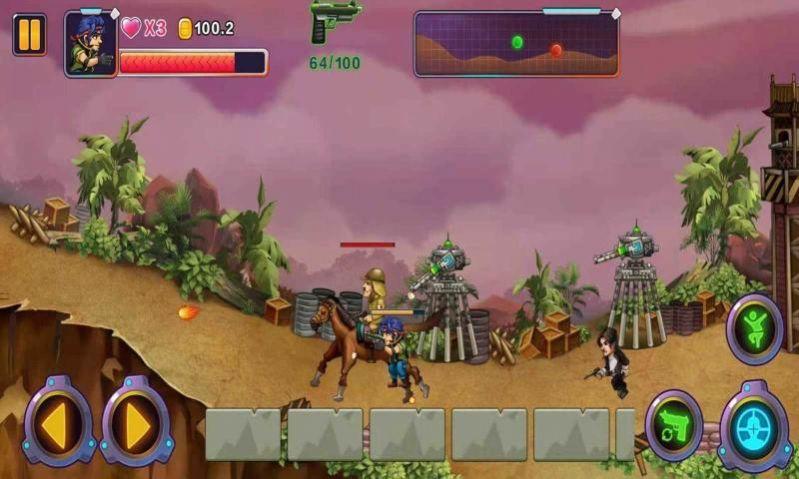
Task: Click the level progress minimap
Action: click(516, 44)
